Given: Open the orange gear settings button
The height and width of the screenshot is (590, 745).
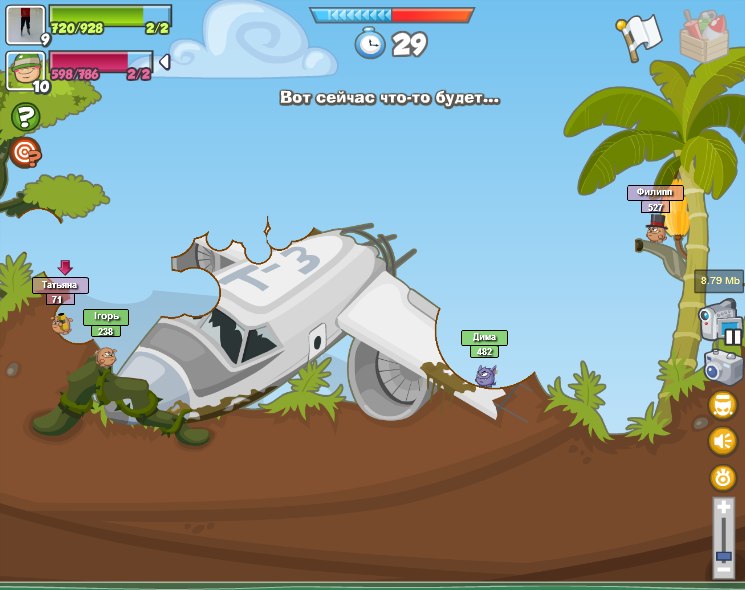Looking at the screenshot, I should point(723,477).
